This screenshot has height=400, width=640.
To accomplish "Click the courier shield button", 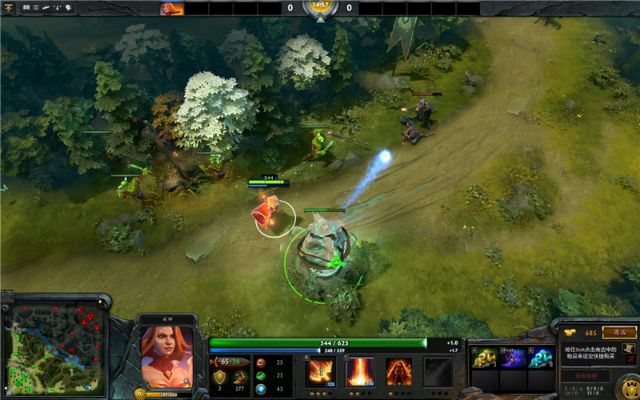I will pyautogui.click(x=630, y=386).
